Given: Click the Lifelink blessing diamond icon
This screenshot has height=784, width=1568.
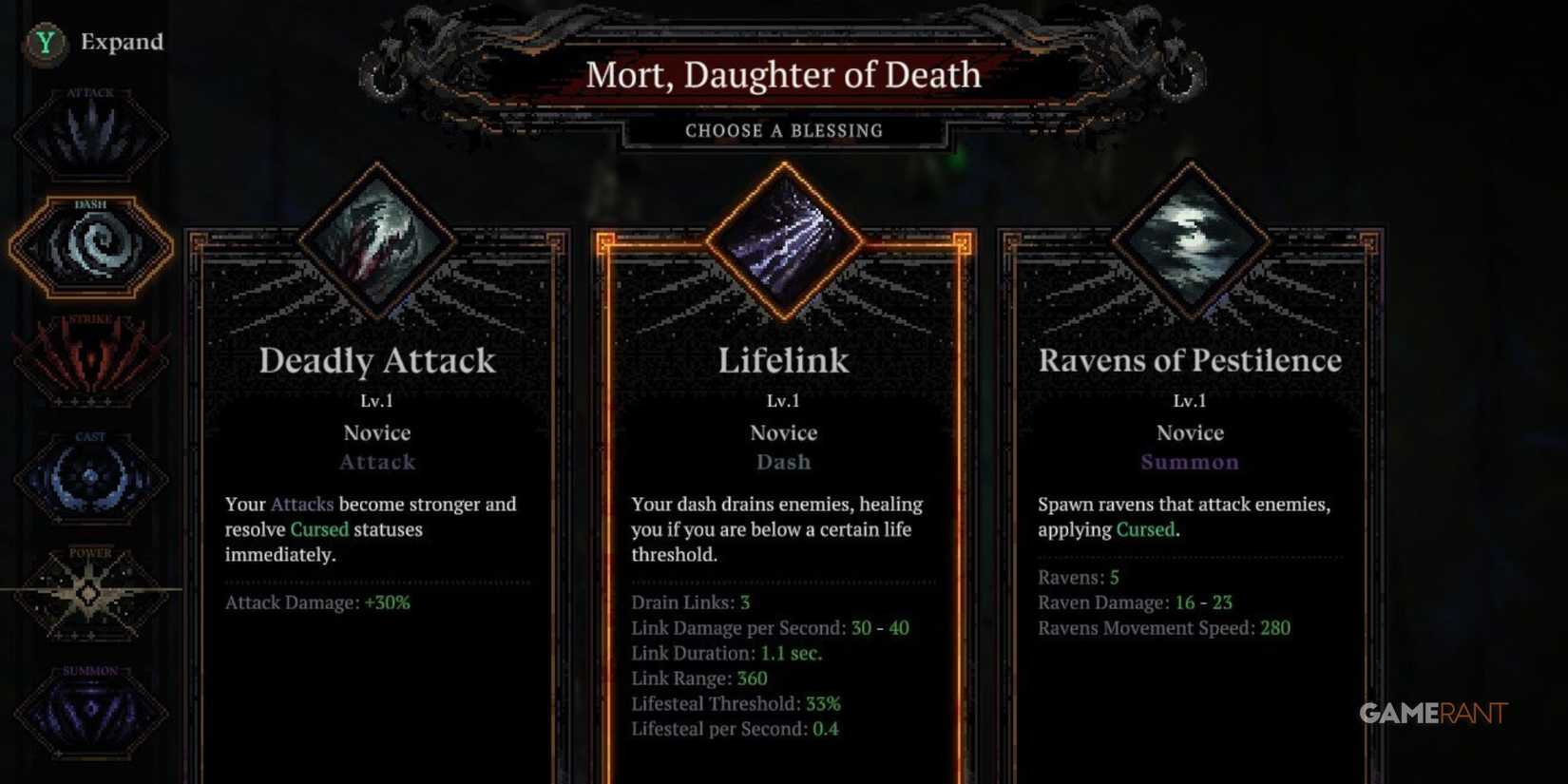Looking at the screenshot, I should (784, 239).
